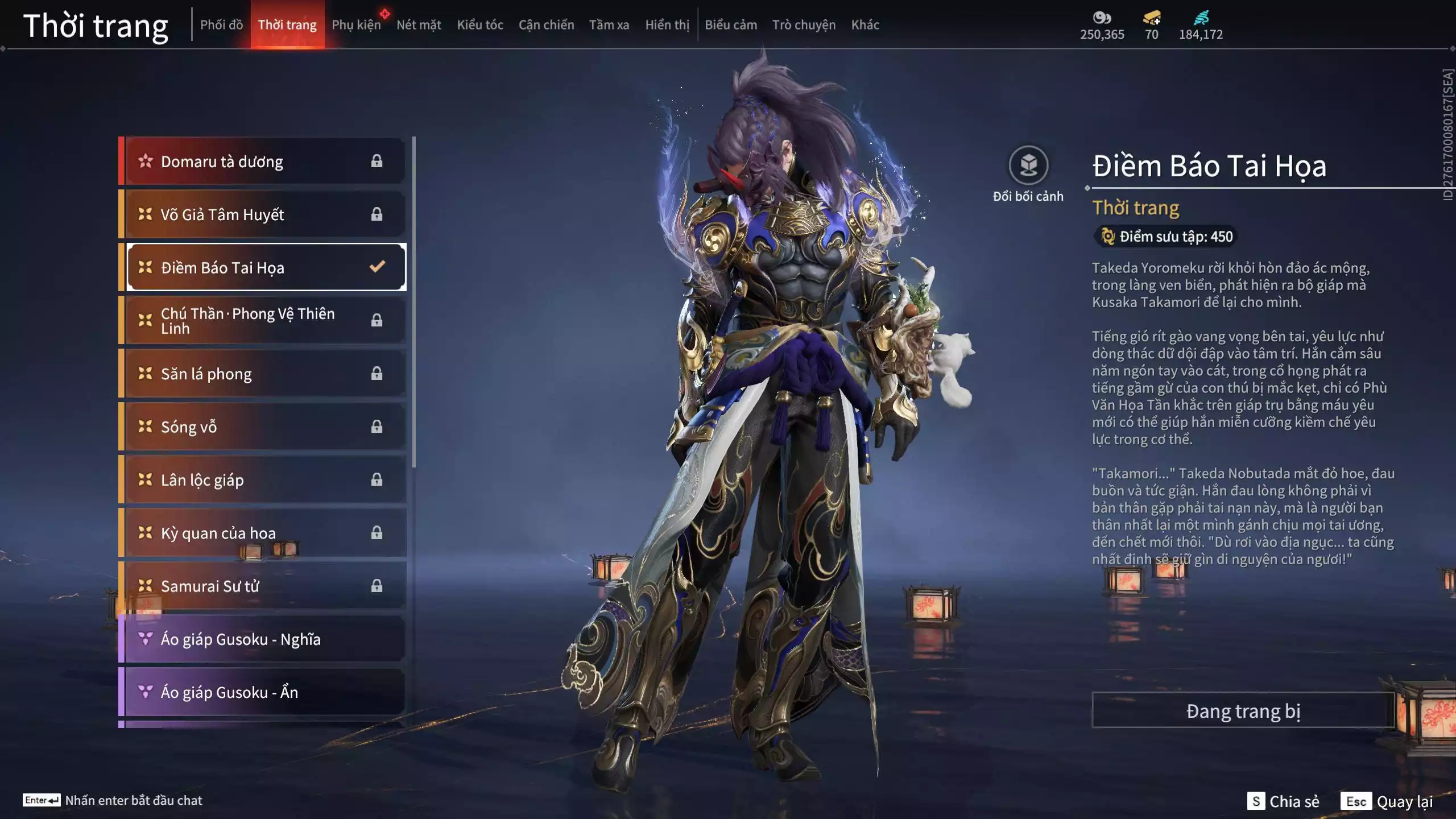Open the Cận chiến tab
The image size is (1456, 819).
[x=546, y=25]
